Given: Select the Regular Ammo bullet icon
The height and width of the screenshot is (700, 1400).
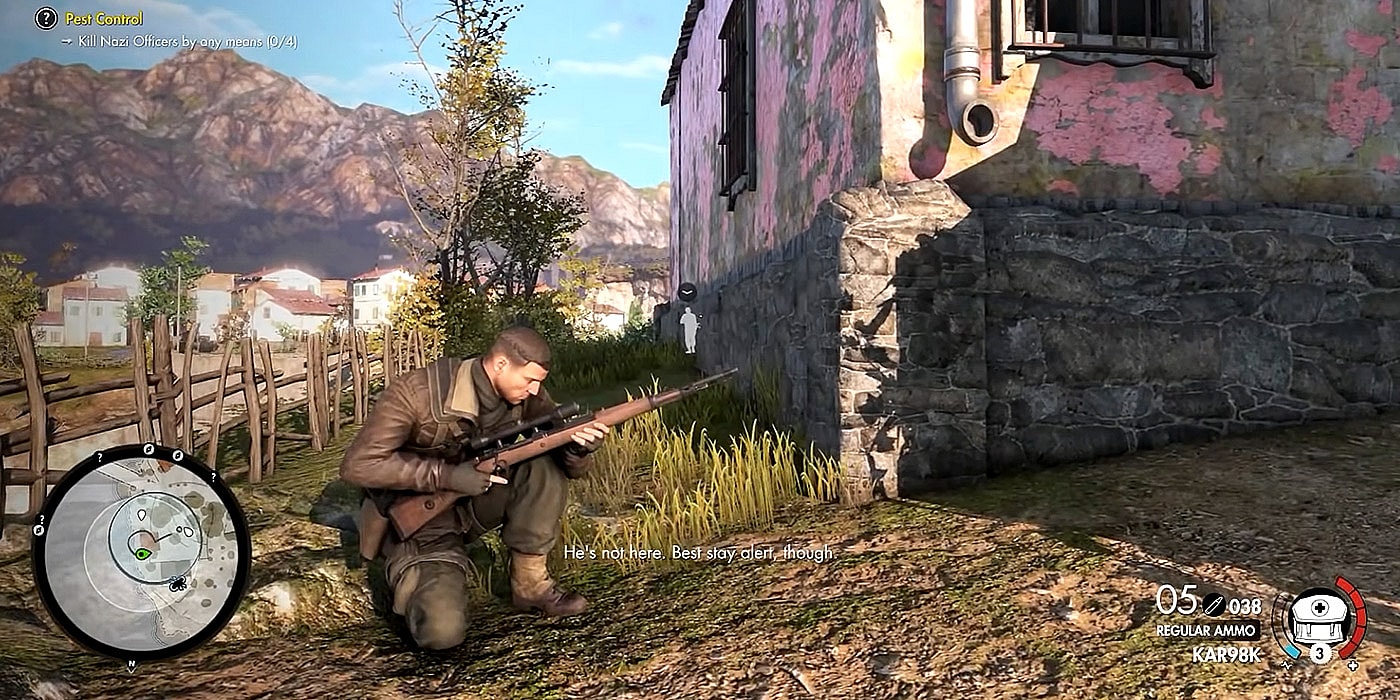Looking at the screenshot, I should pos(1214,604).
